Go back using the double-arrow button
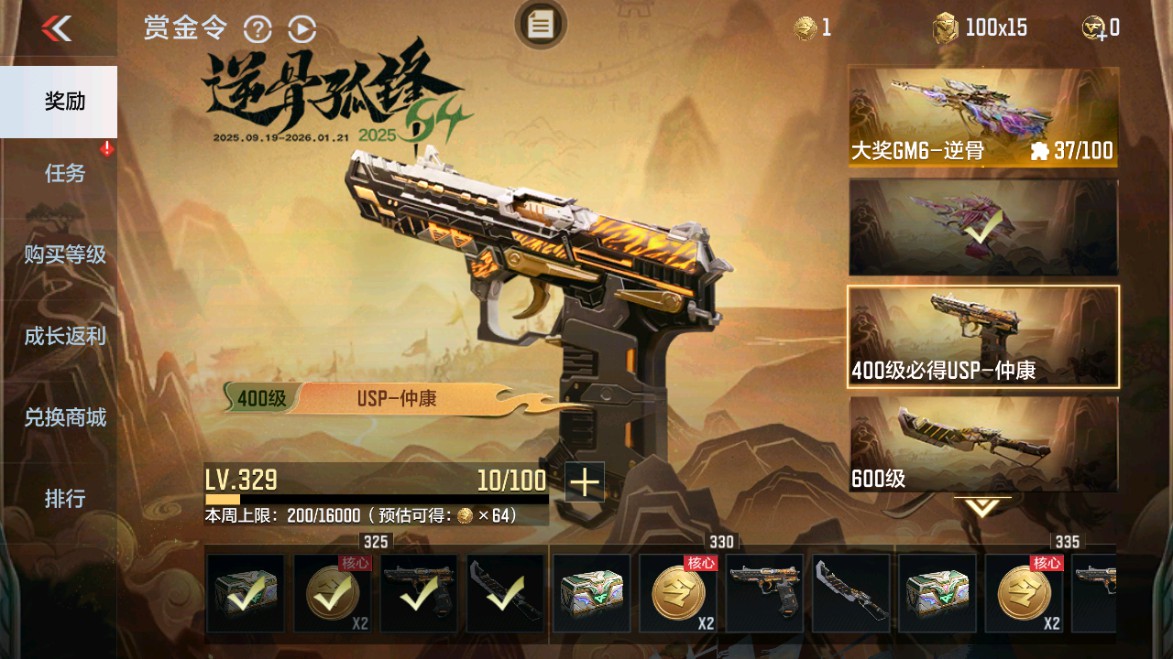This screenshot has width=1173, height=659. 57,28
